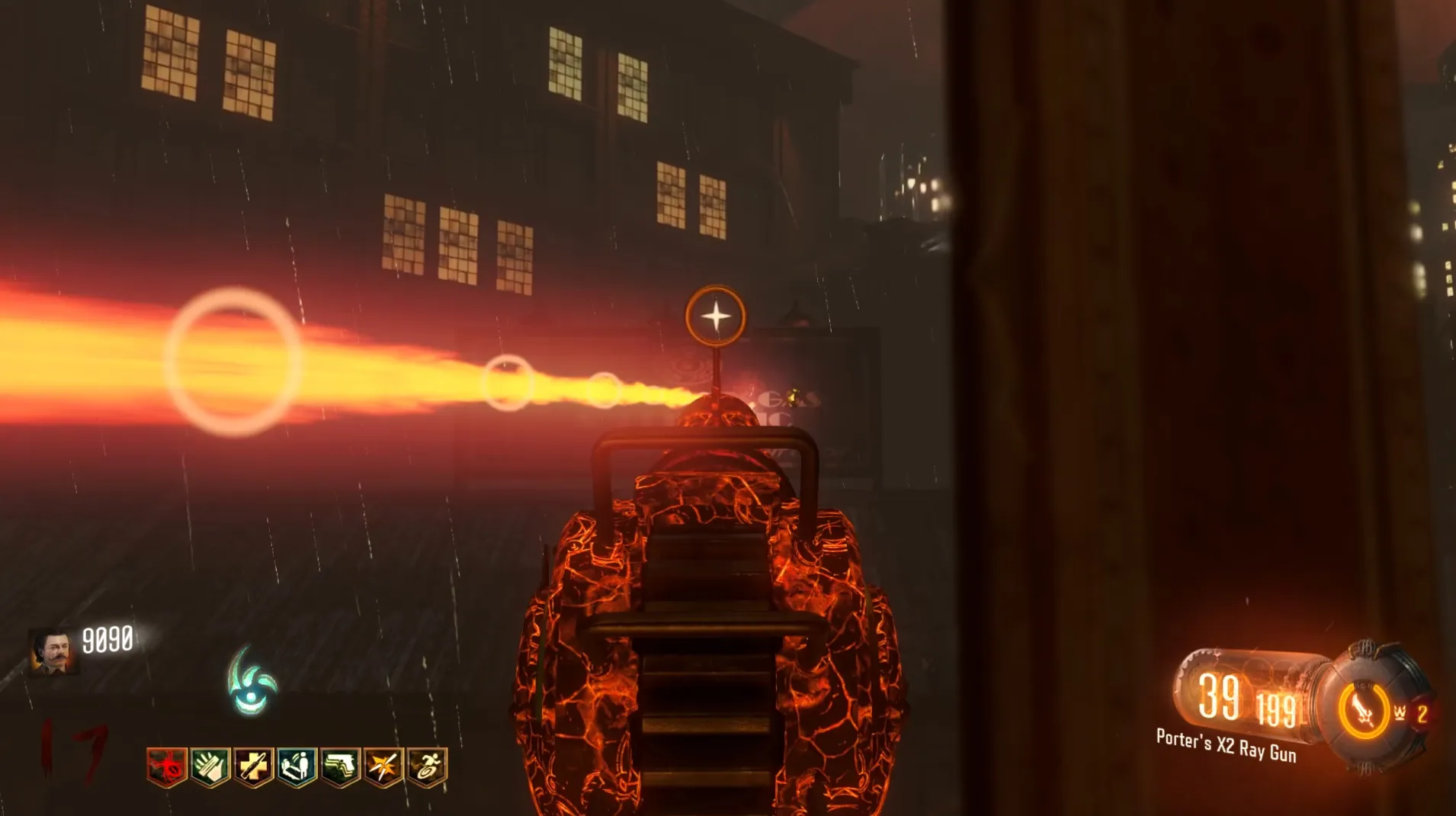Select the hand-and-plank Juggernog-style perk icon
Image resolution: width=1456 pixels, height=816 pixels.
[210, 766]
